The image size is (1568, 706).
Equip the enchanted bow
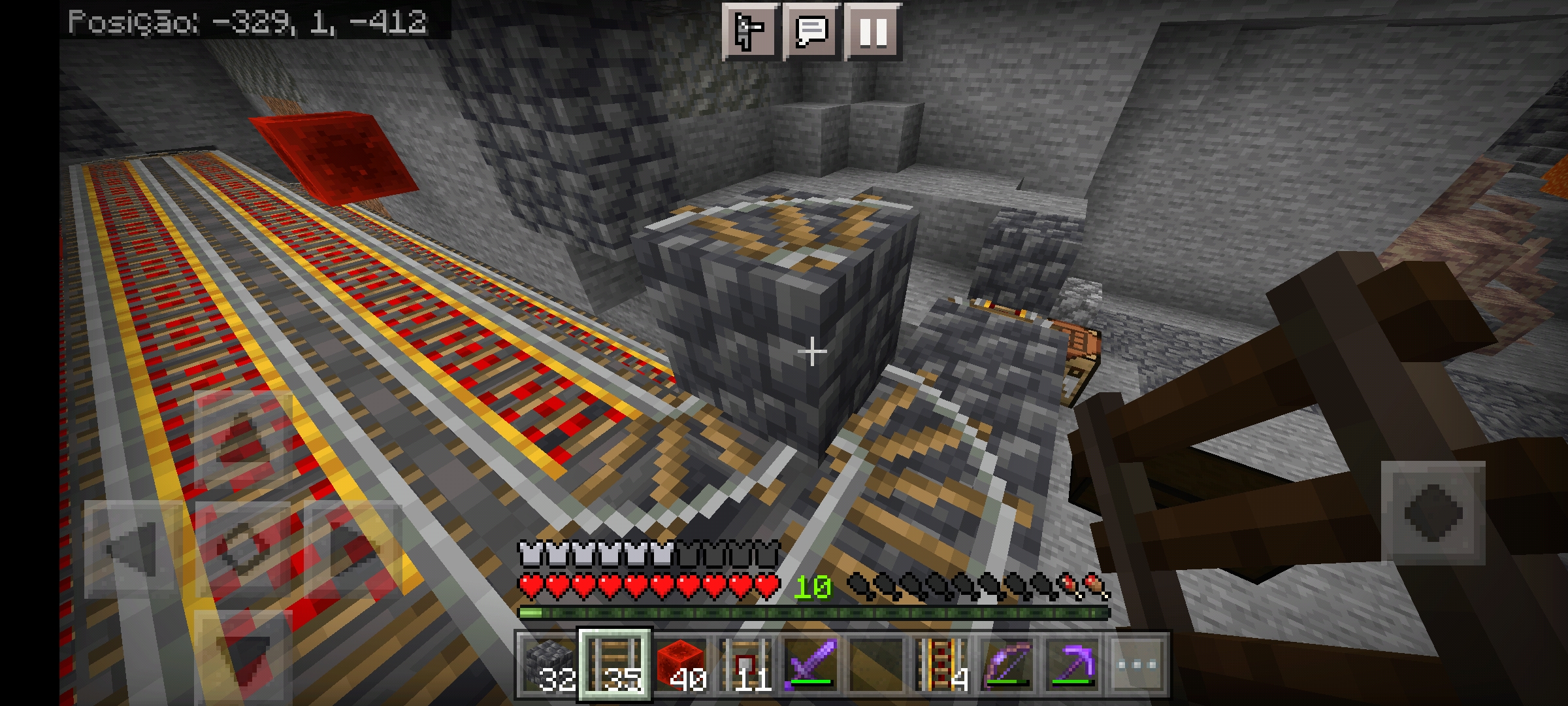point(1007,665)
